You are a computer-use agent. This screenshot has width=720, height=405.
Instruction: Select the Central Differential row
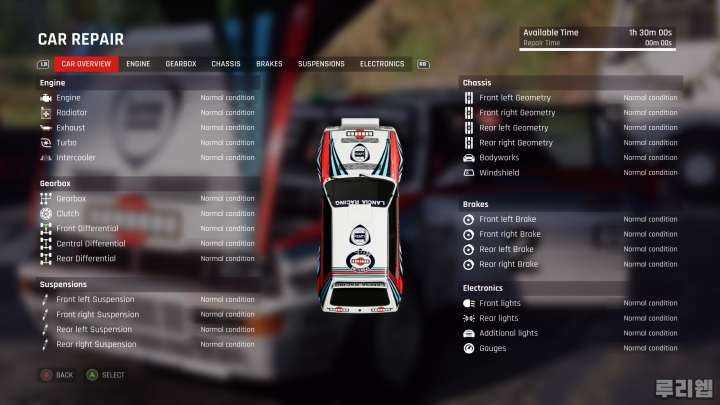click(x=147, y=244)
